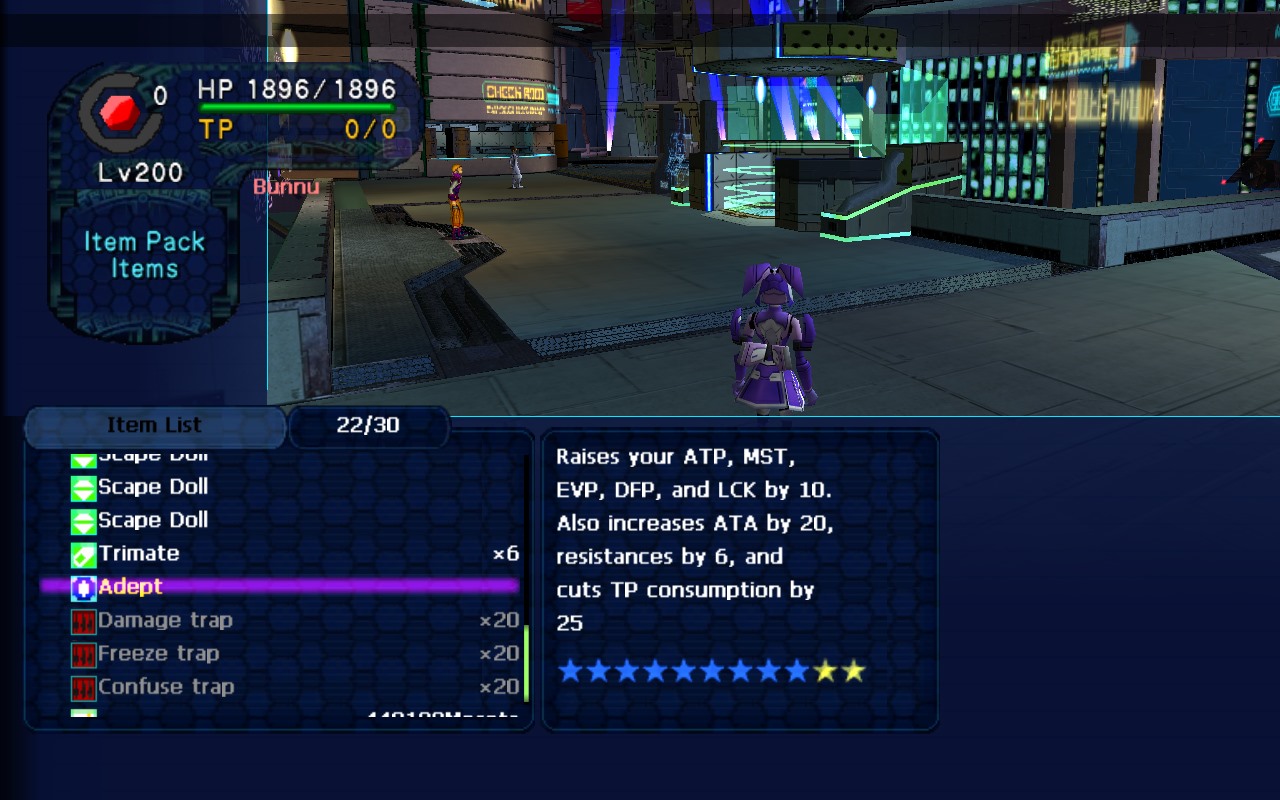Image resolution: width=1280 pixels, height=800 pixels.
Task: Select the Damage trap row
Action: 165,621
